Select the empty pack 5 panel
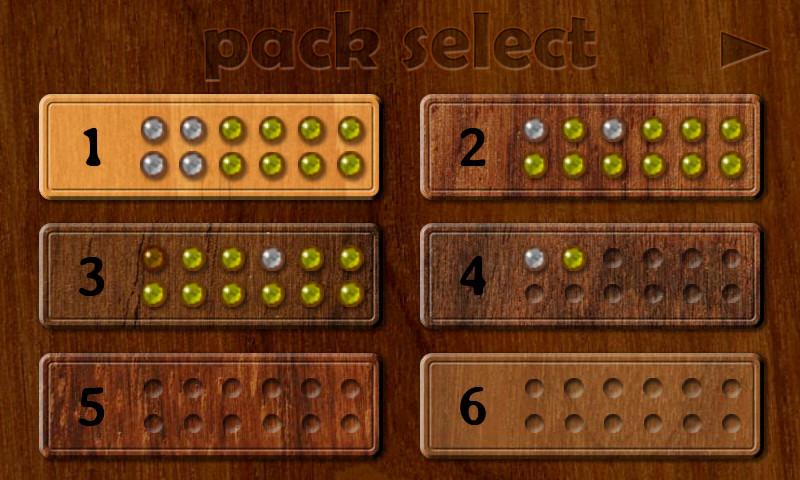The height and width of the screenshot is (480, 800). tap(209, 405)
